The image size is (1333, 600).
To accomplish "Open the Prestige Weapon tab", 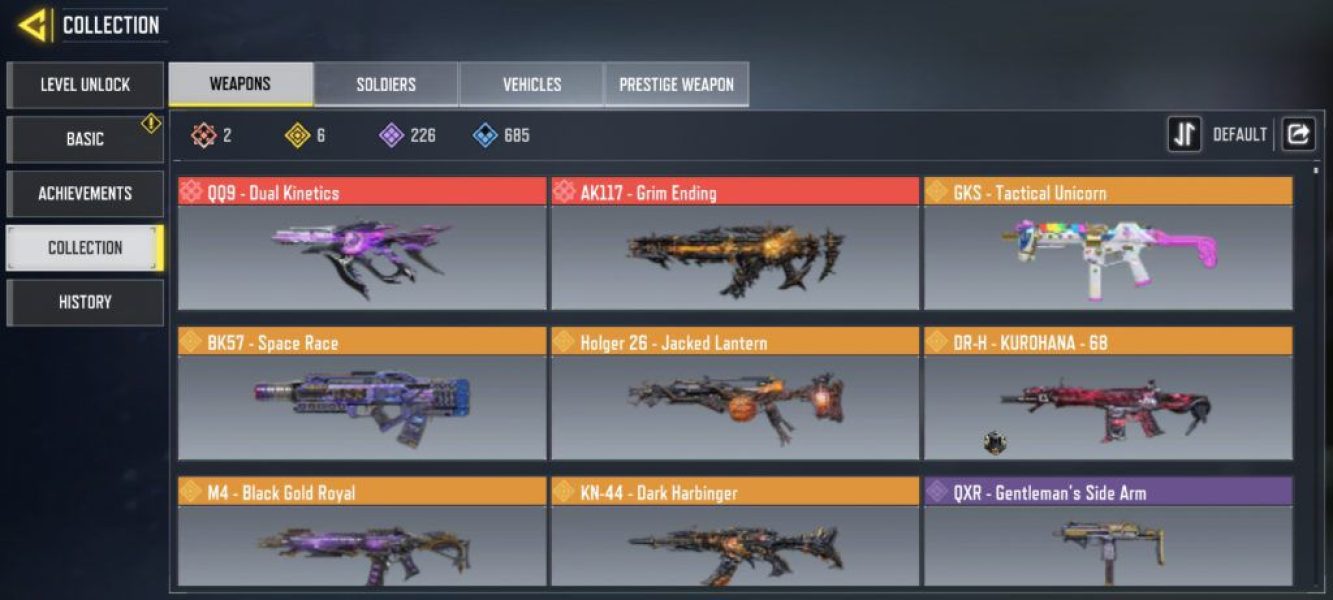I will [x=676, y=84].
